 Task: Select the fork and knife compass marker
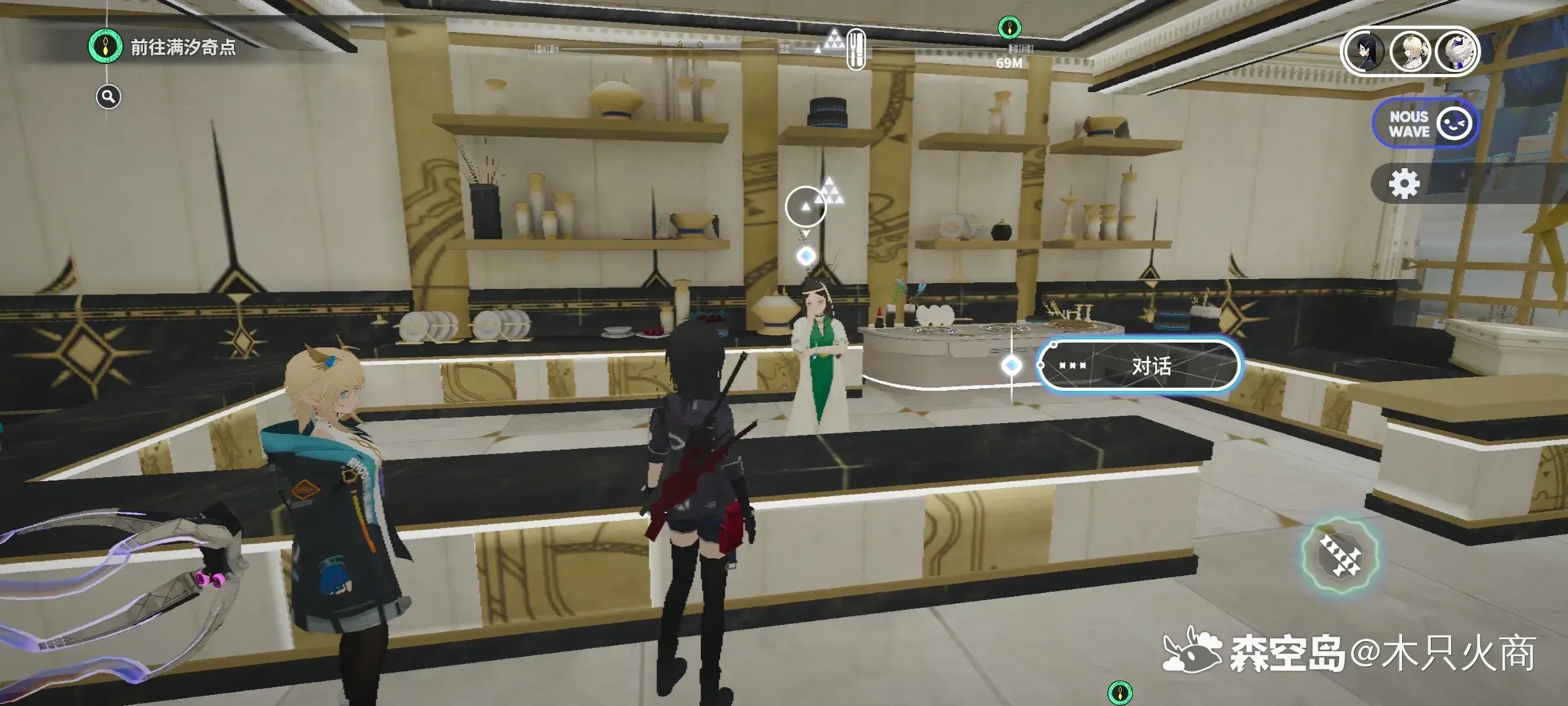pos(856,49)
